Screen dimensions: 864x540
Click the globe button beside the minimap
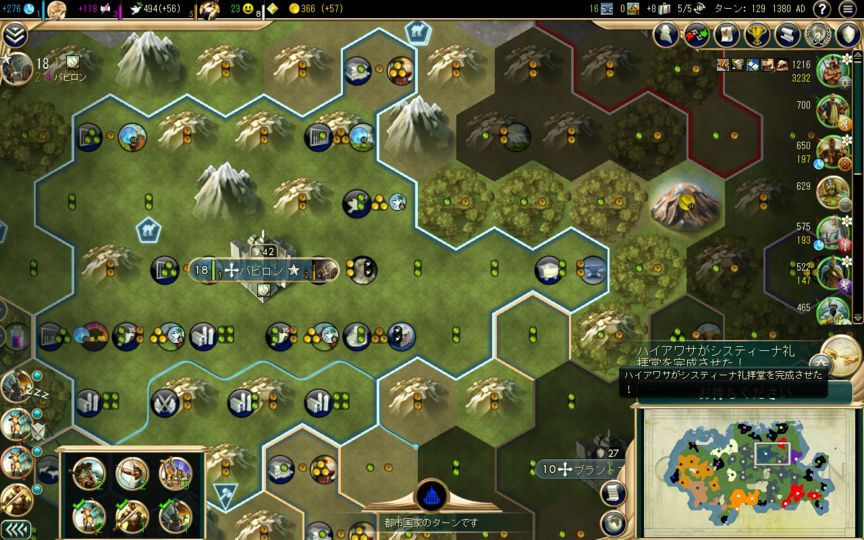tap(613, 523)
